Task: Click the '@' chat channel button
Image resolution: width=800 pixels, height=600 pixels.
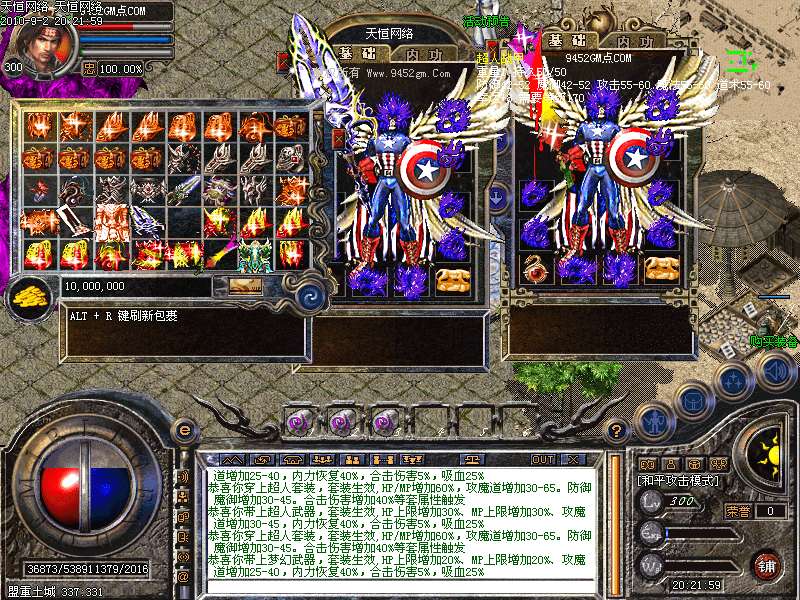Action: (x=183, y=576)
